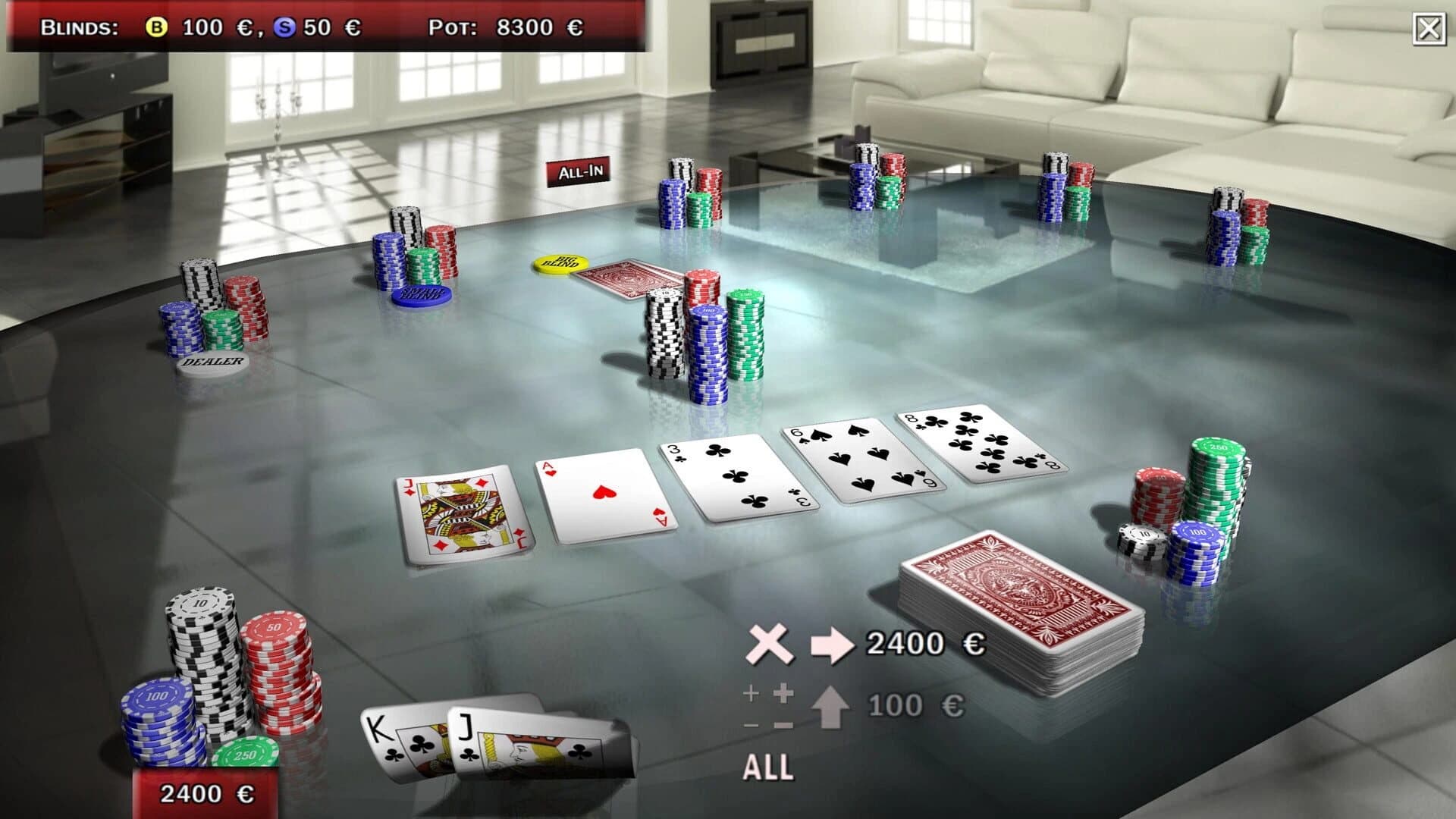Increase the bet with the small plus icon
This screenshot has height=819, width=1456.
pyautogui.click(x=751, y=693)
